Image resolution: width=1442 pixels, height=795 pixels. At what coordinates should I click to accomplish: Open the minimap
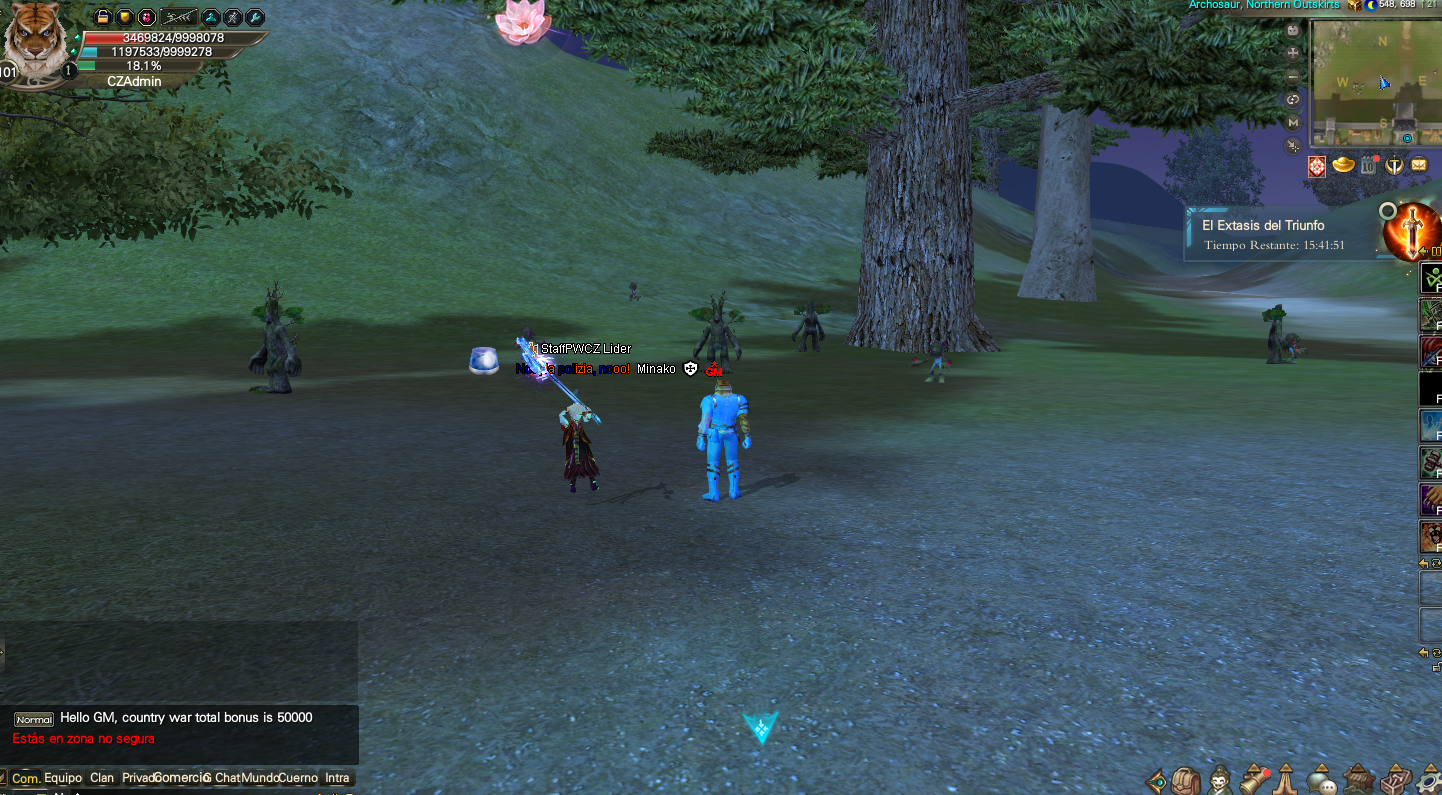1370,82
